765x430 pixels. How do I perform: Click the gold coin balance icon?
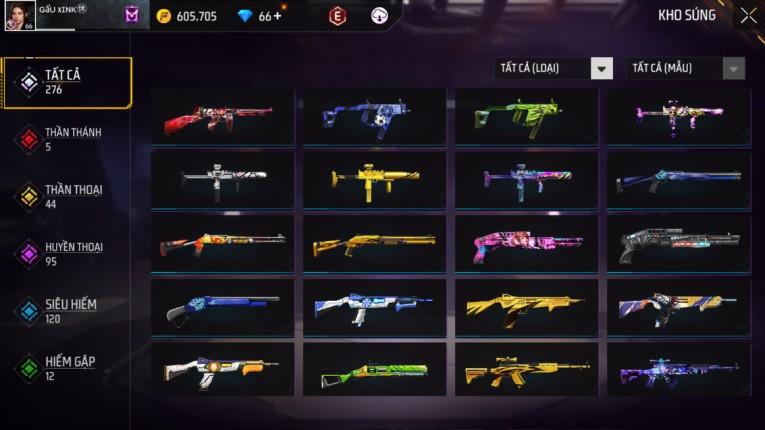point(164,16)
